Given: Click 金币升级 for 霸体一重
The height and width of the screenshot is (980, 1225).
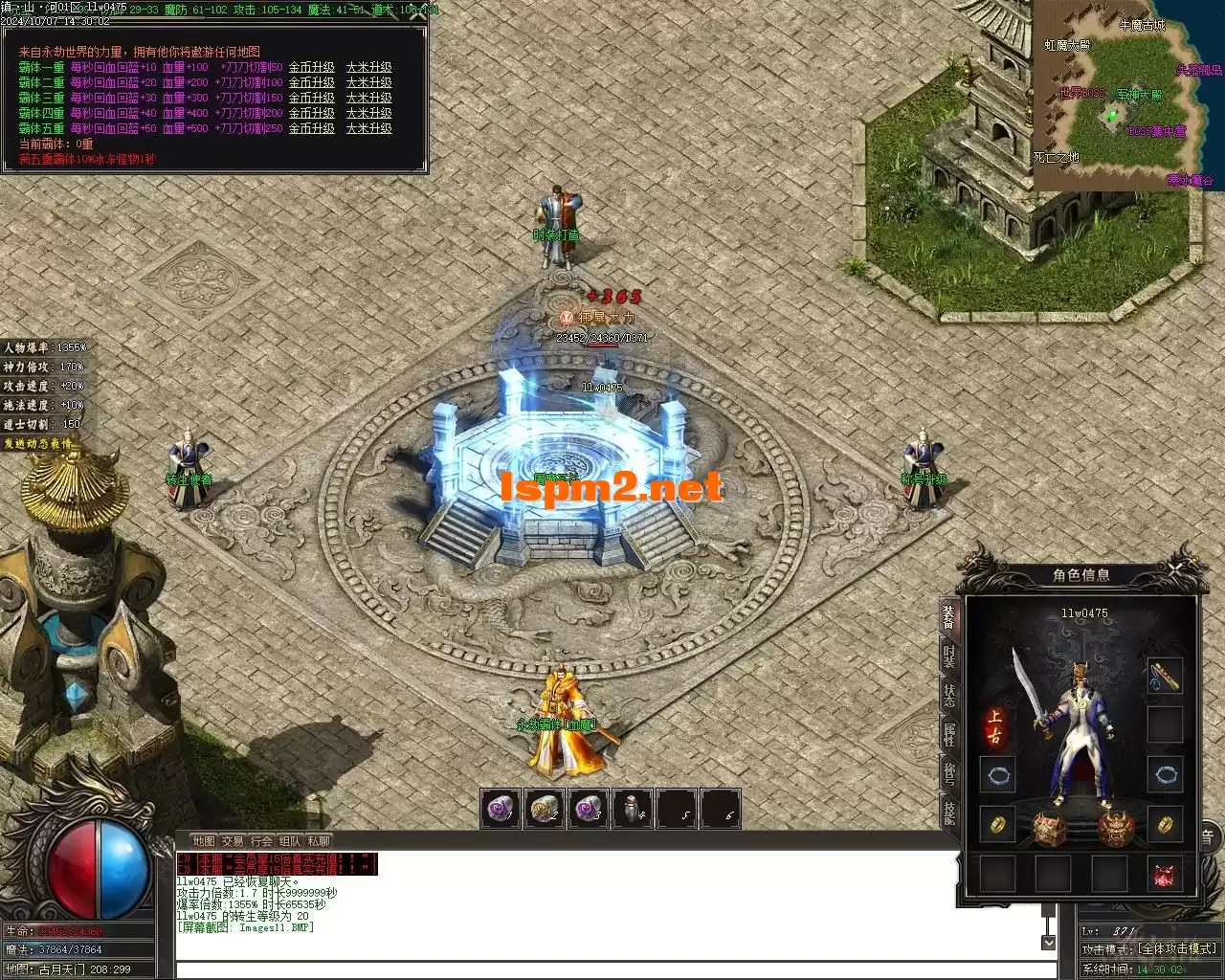Looking at the screenshot, I should point(312,68).
